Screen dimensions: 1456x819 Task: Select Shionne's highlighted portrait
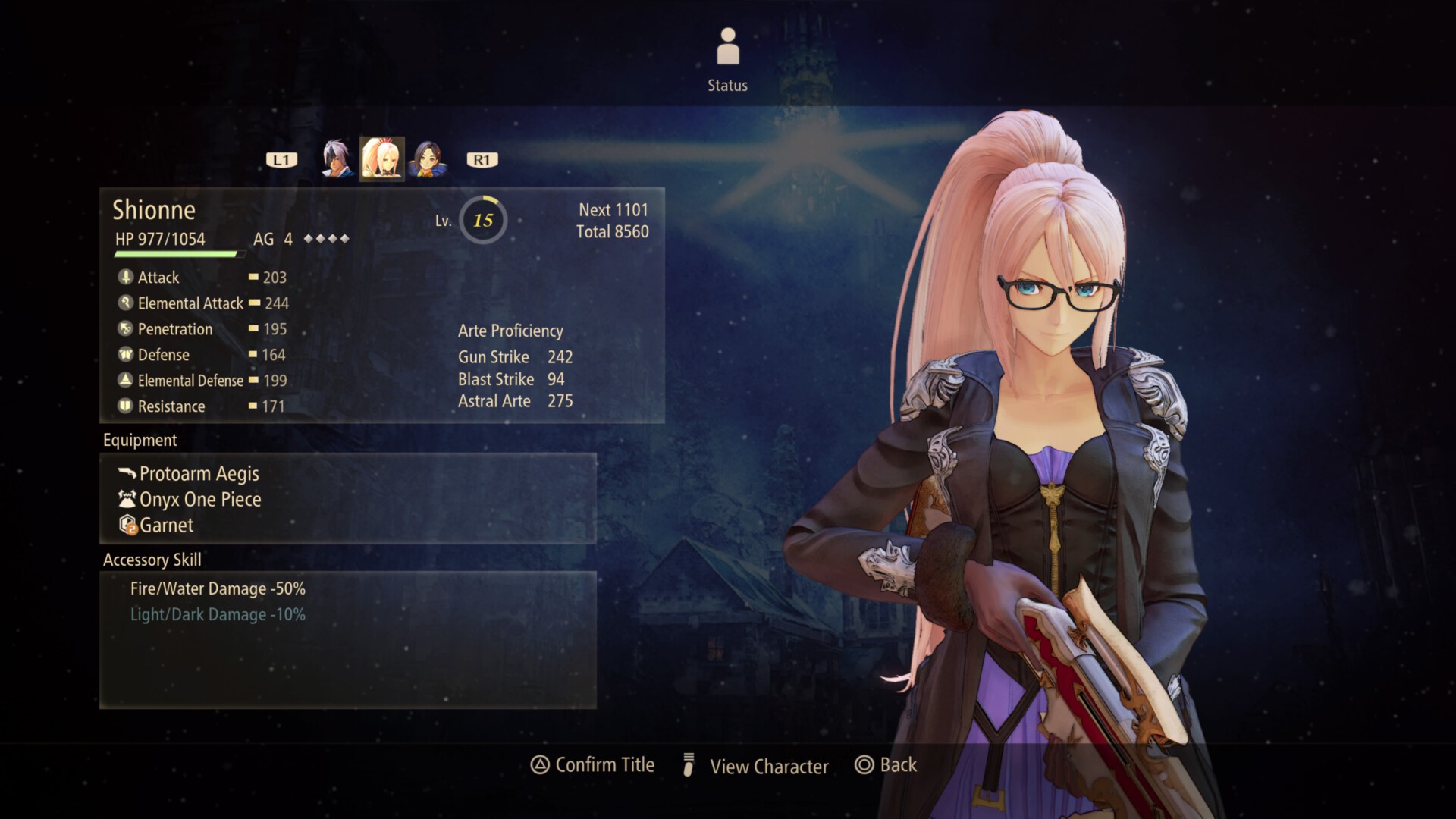[x=381, y=159]
